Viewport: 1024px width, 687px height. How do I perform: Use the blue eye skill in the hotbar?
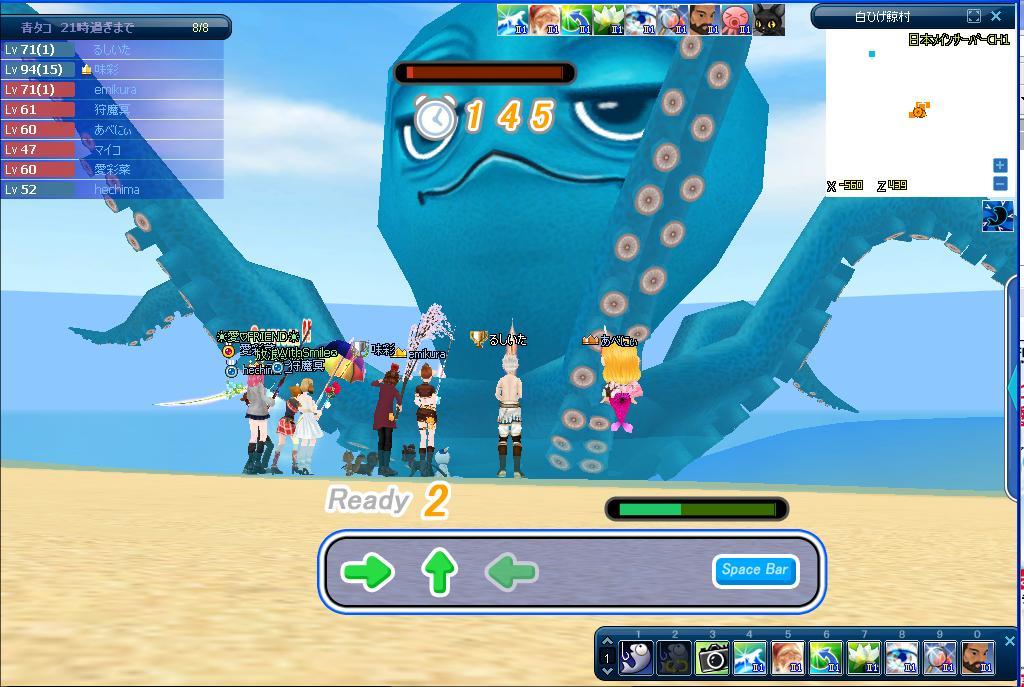click(x=901, y=658)
